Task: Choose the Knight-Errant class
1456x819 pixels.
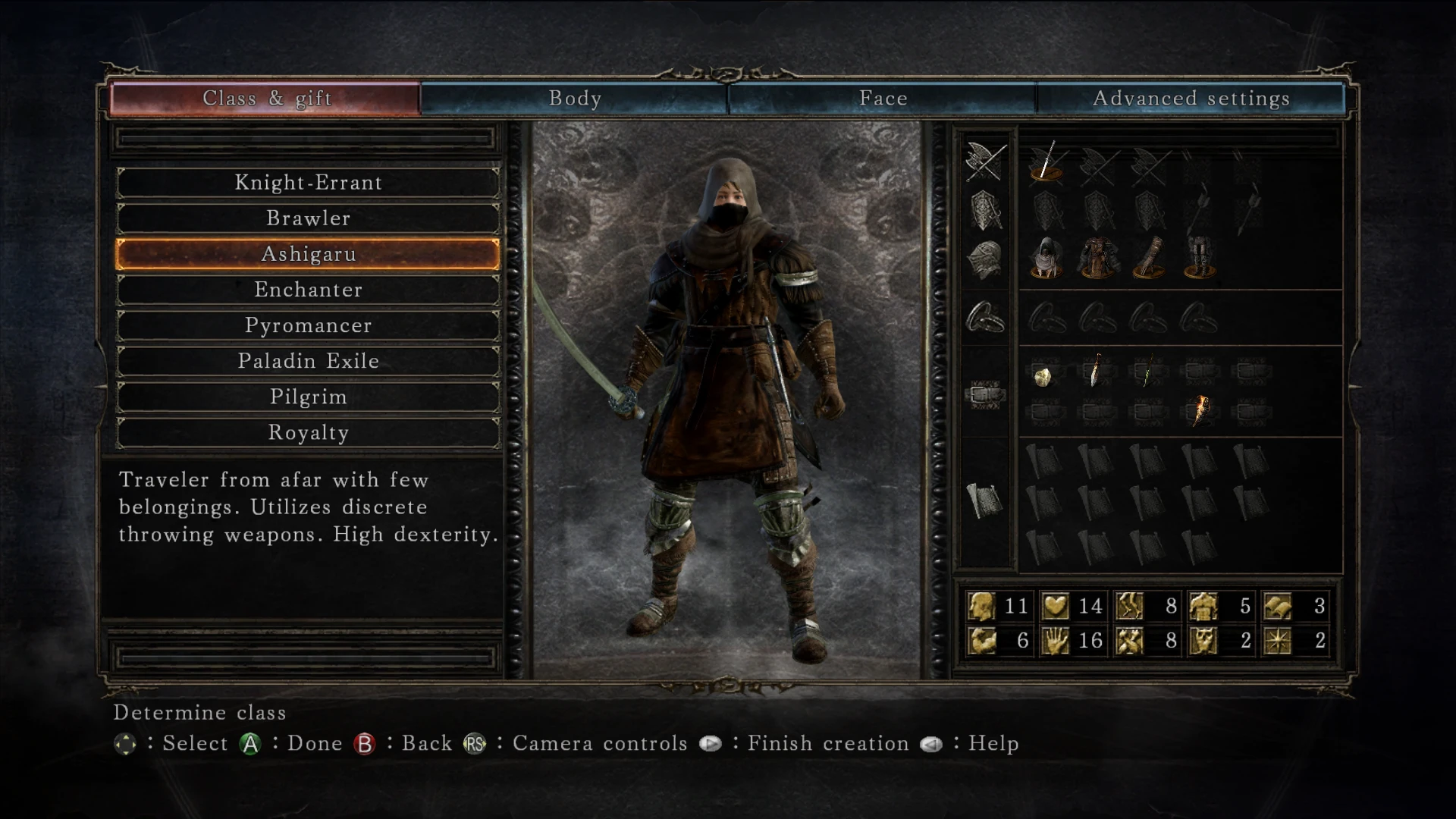Action: (x=308, y=183)
